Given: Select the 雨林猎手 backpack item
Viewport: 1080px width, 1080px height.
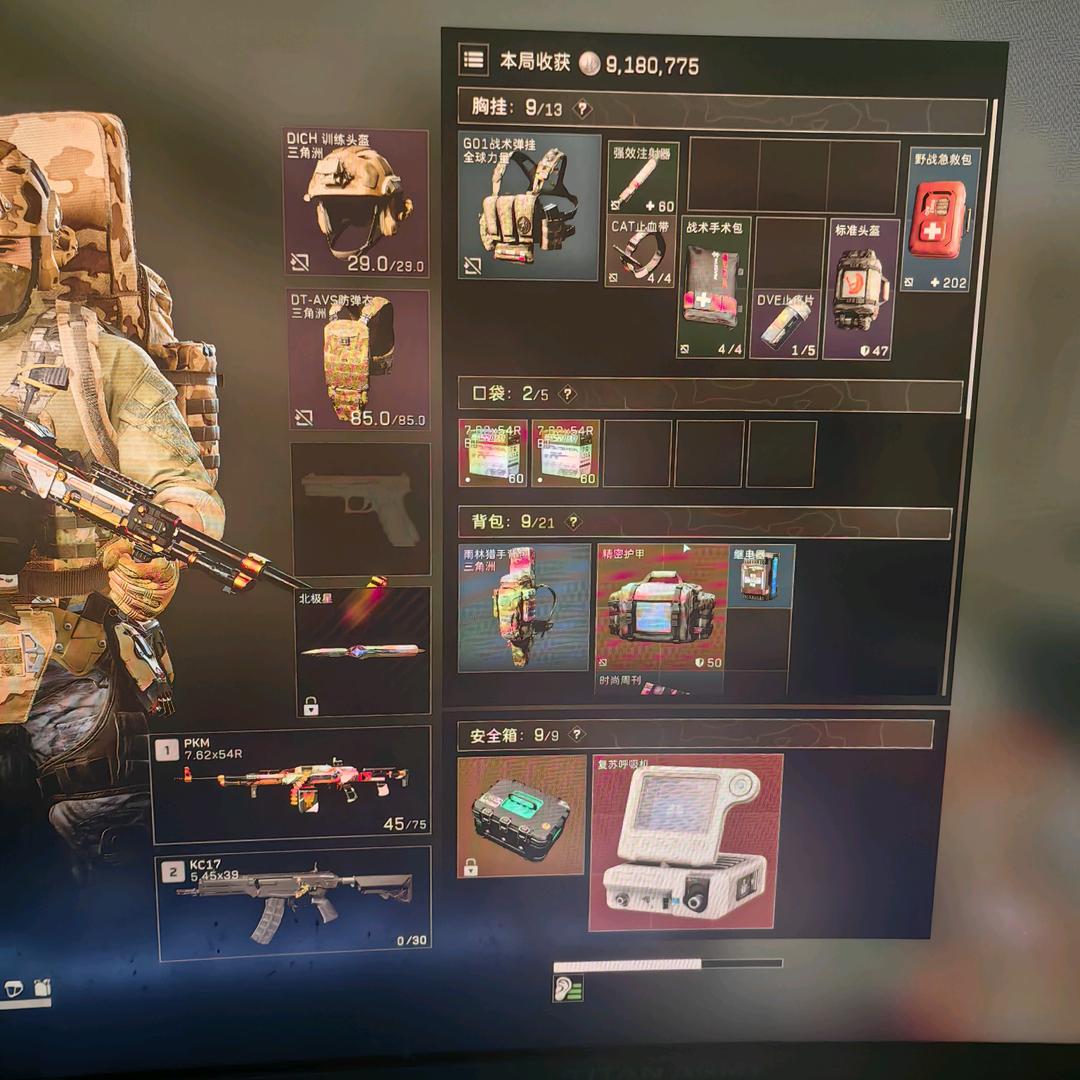Looking at the screenshot, I should [x=524, y=608].
